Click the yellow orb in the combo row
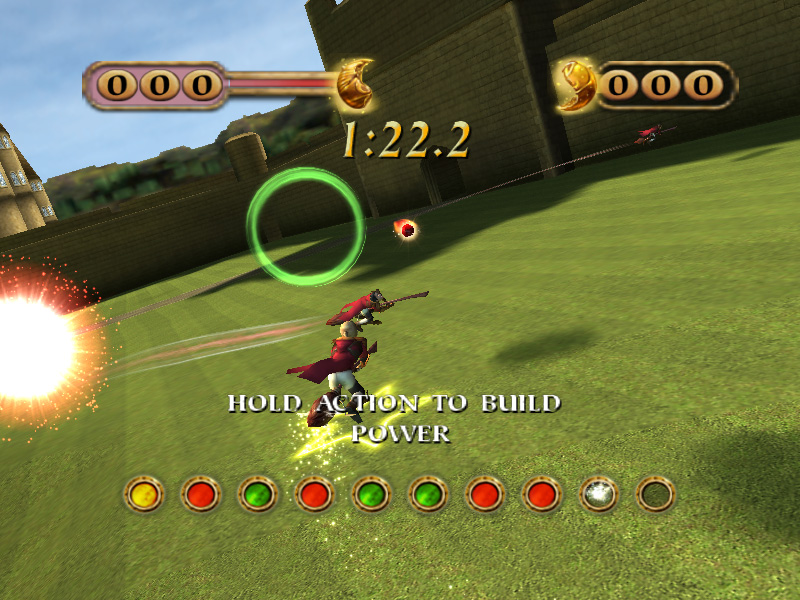Screen dimensions: 800x600 pos(143,494)
